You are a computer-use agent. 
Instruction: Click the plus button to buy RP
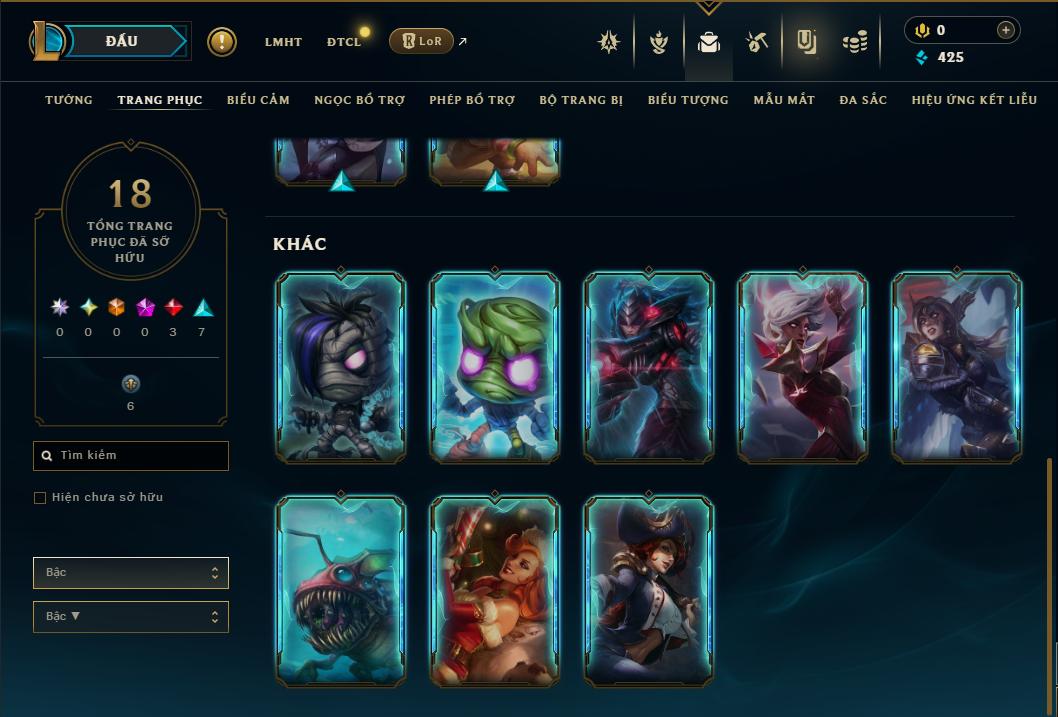pos(1005,30)
